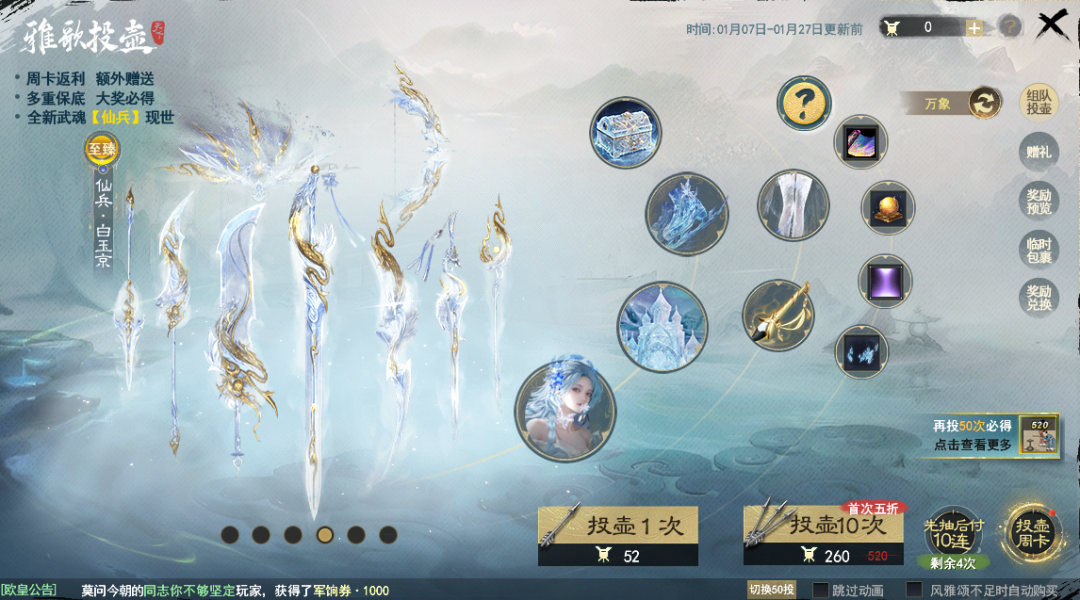
Task: Open the 点击查看更多 guaranteed reward link
Action: (972, 445)
